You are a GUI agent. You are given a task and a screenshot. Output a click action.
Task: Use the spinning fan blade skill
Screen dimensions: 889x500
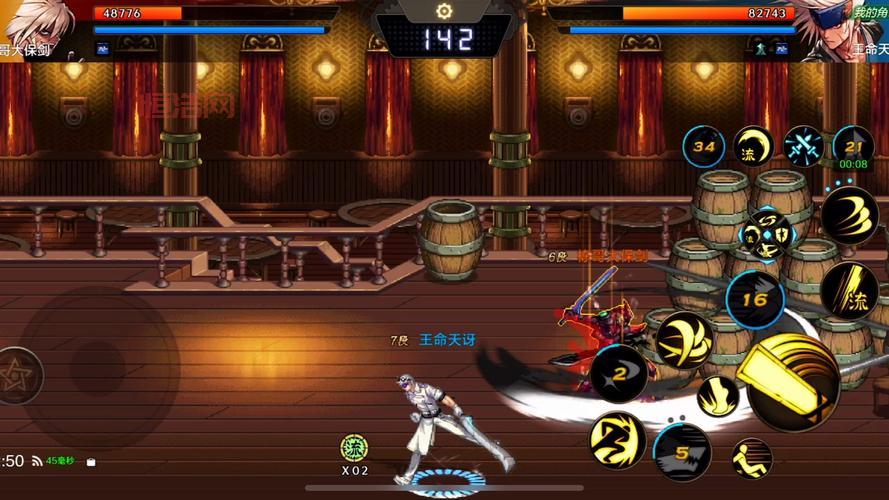coord(685,338)
